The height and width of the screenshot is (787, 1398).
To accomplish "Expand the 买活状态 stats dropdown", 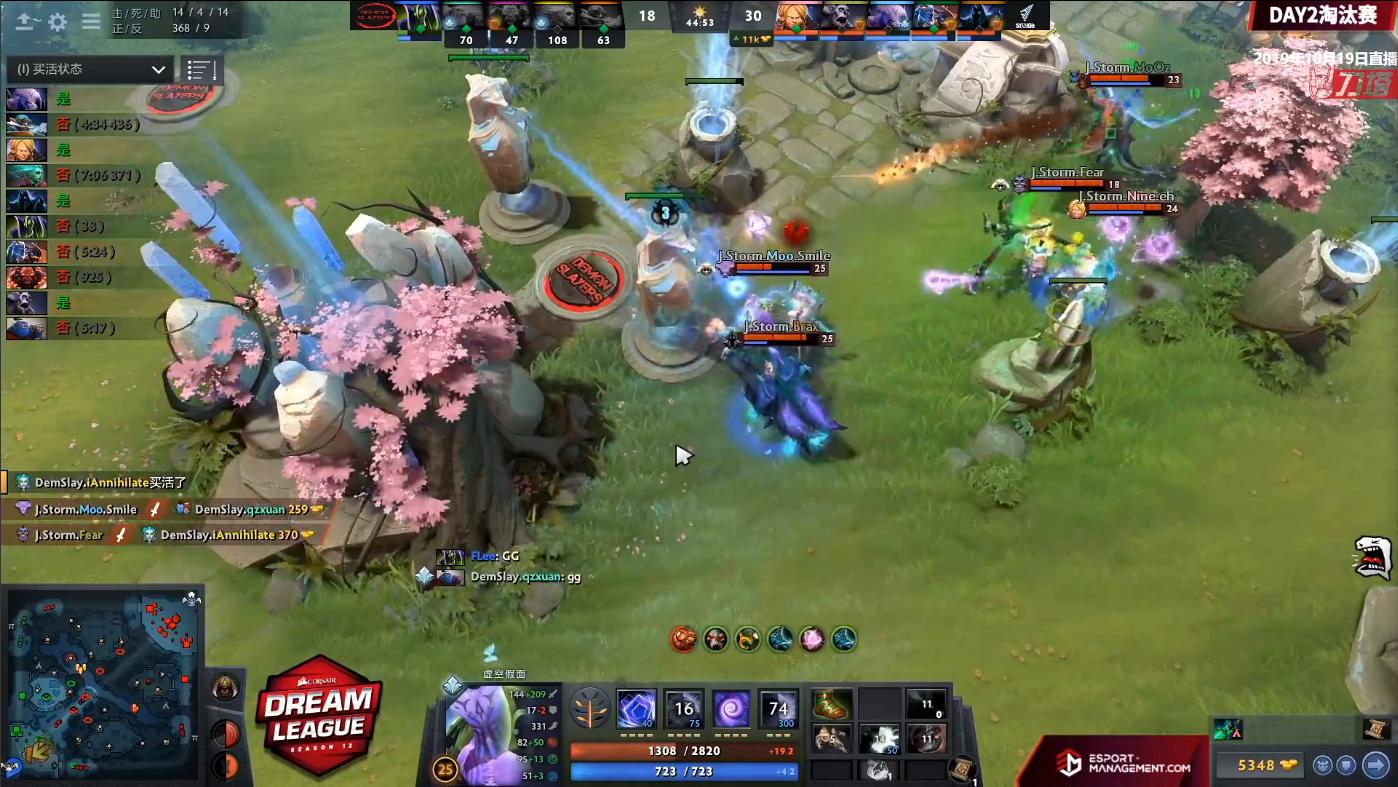I will [90, 70].
